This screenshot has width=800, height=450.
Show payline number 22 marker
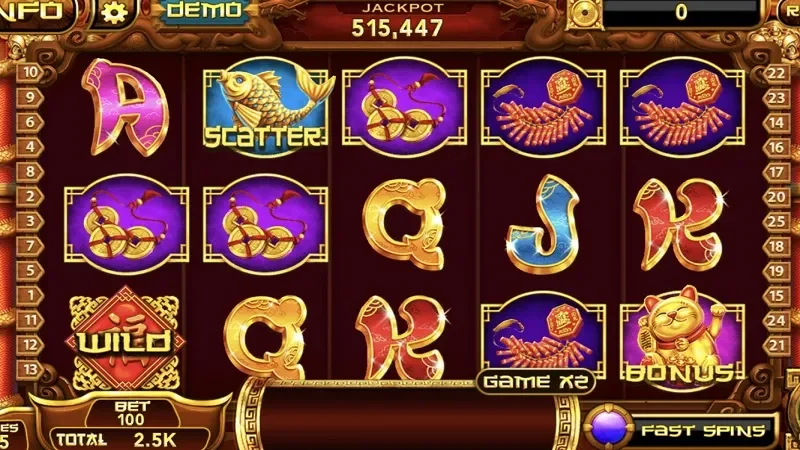774,72
